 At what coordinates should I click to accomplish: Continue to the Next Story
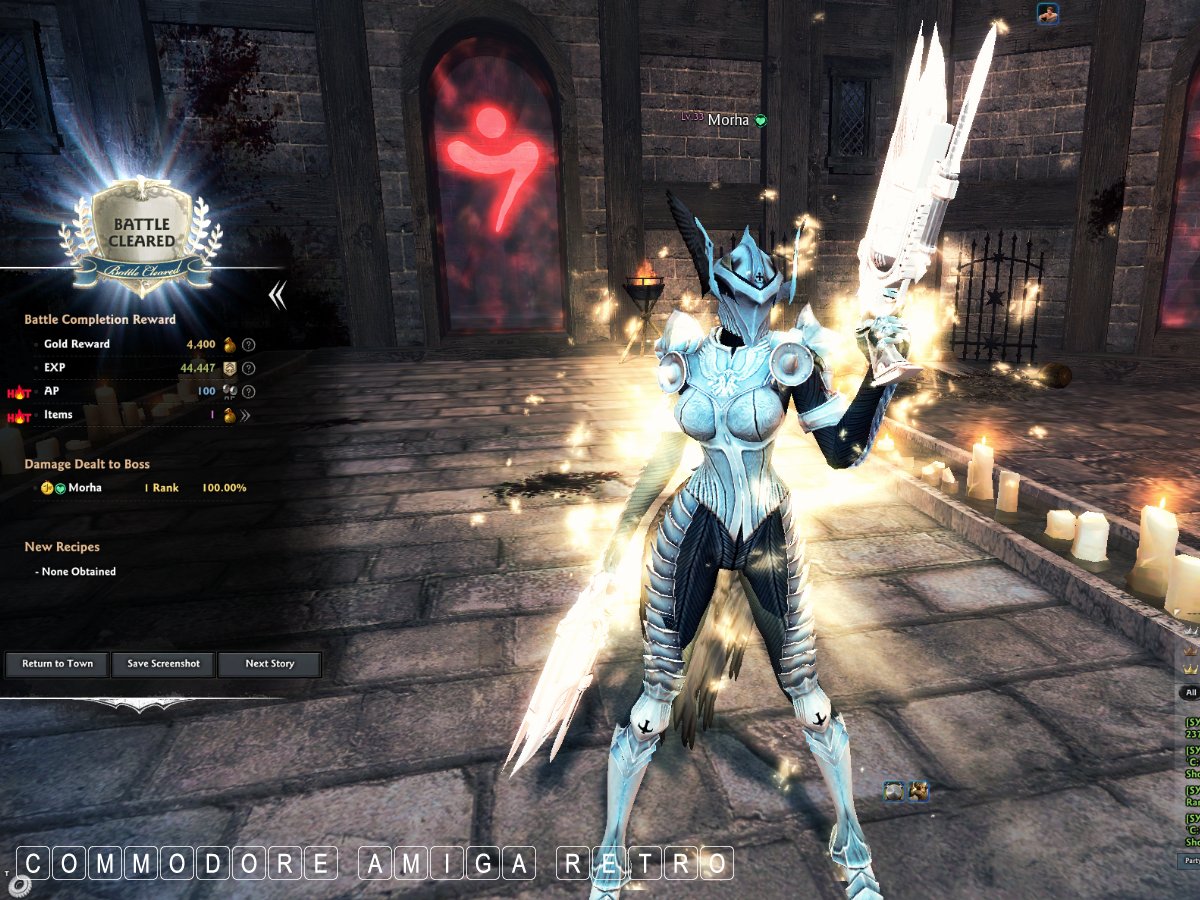(270, 664)
